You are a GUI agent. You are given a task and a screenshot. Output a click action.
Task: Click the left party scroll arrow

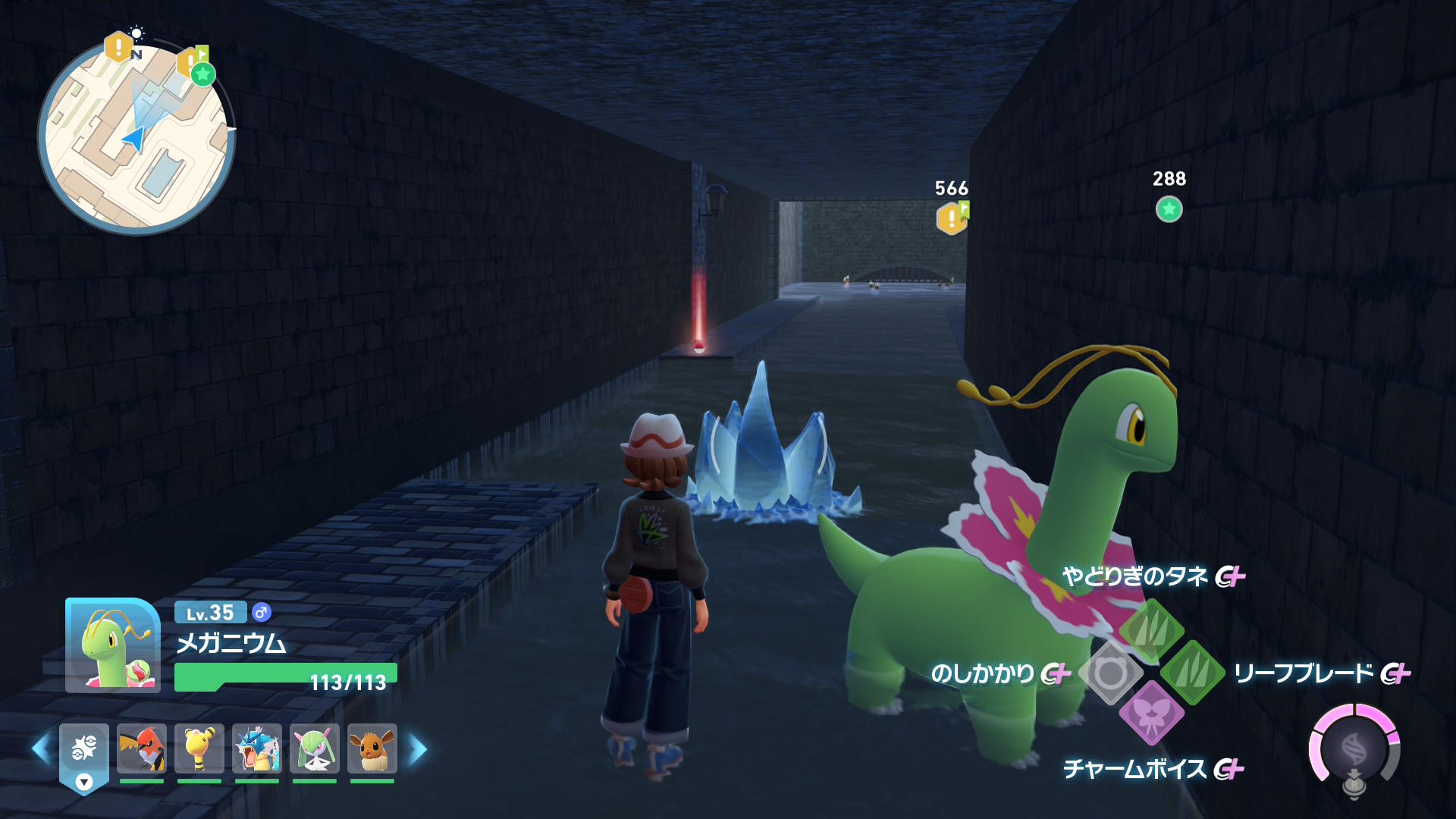click(41, 749)
